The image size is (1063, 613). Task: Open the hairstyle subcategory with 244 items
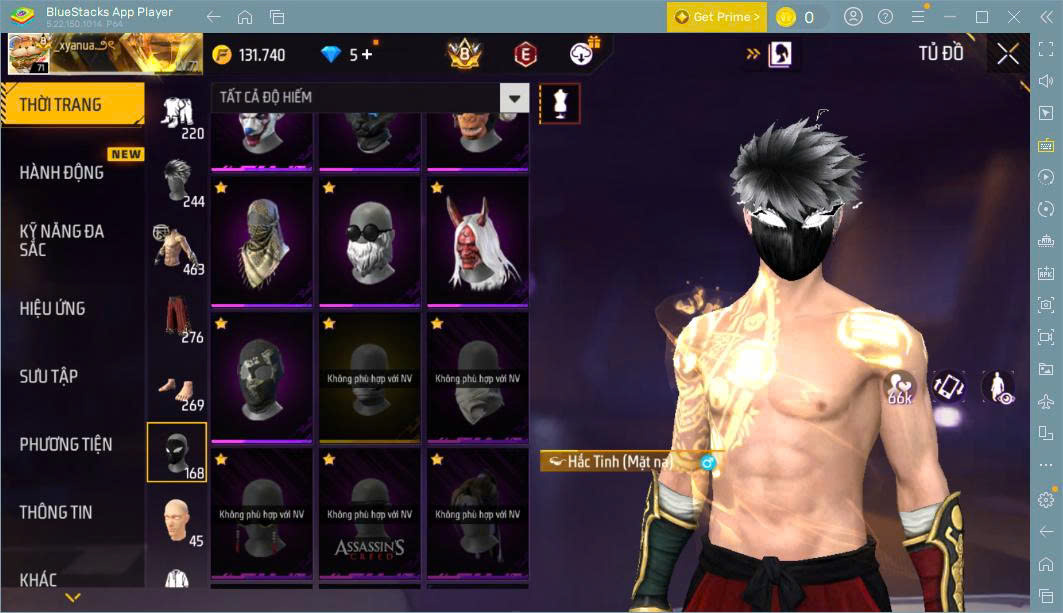click(177, 180)
